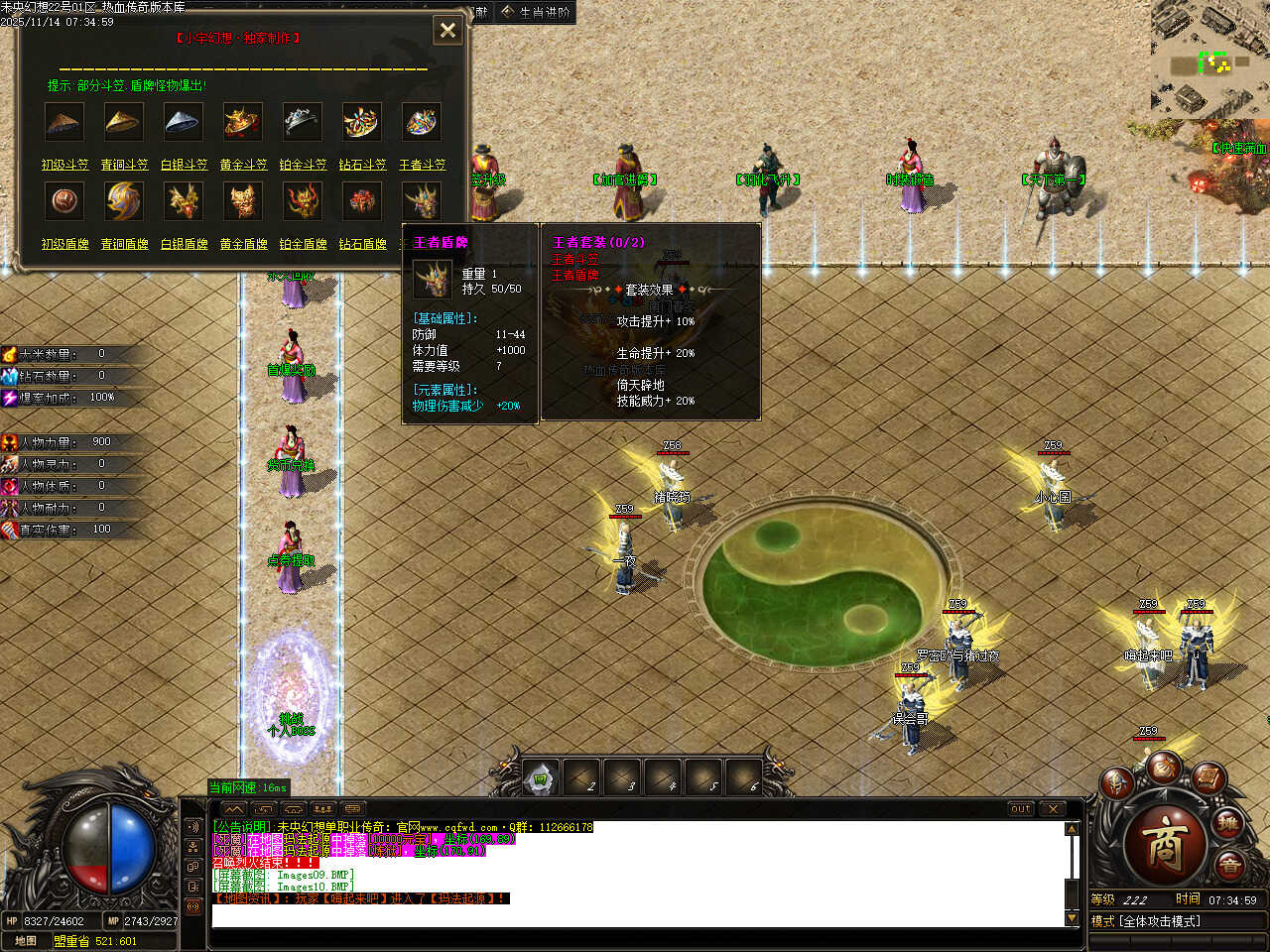Open the 钻石斗笠 link
1270x952 pixels.
362,165
